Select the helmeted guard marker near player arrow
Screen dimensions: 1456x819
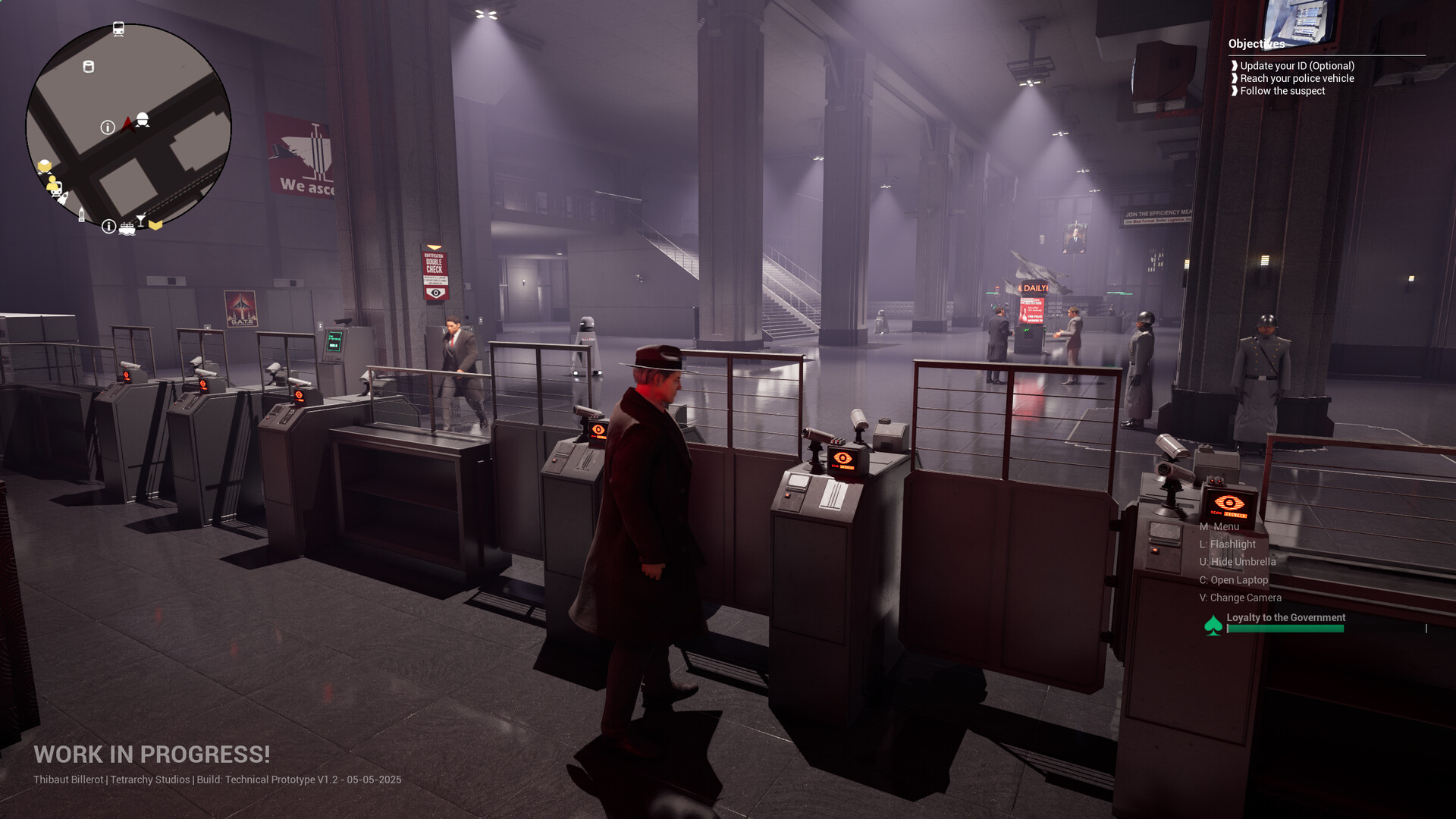[x=142, y=120]
